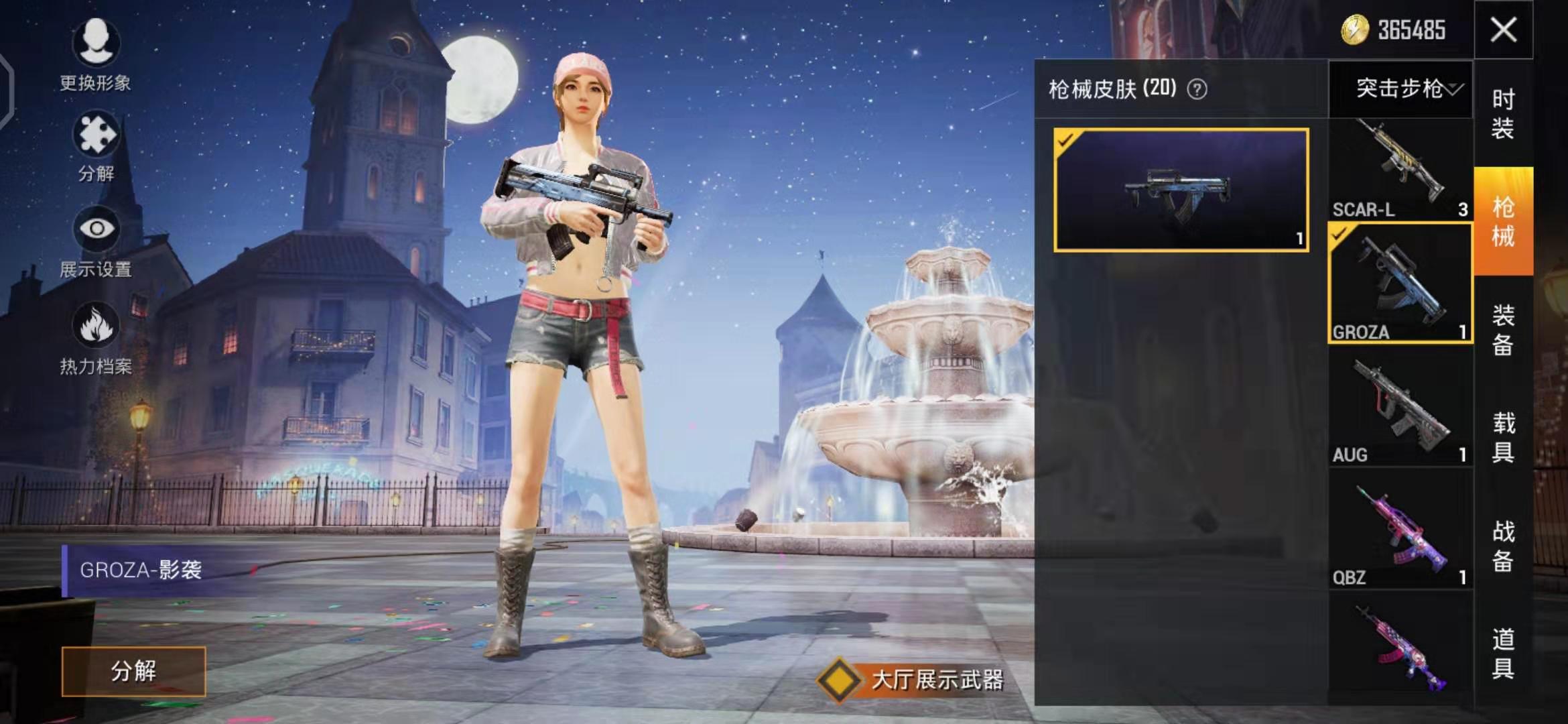This screenshot has width=1568, height=724.
Task: Click the orange 分解 button
Action: (x=133, y=671)
